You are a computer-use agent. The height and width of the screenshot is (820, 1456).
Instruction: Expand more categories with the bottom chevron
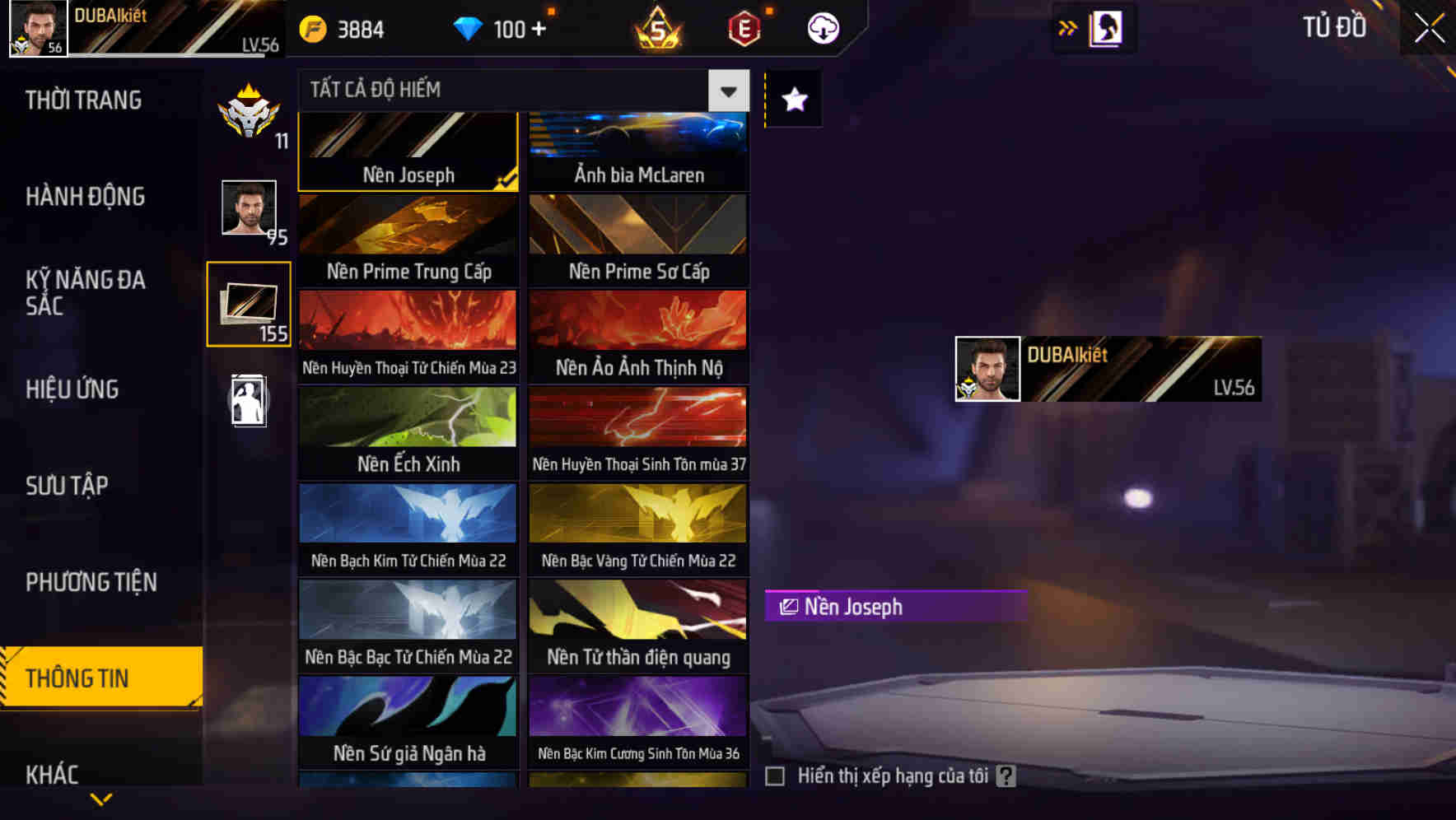tap(101, 797)
